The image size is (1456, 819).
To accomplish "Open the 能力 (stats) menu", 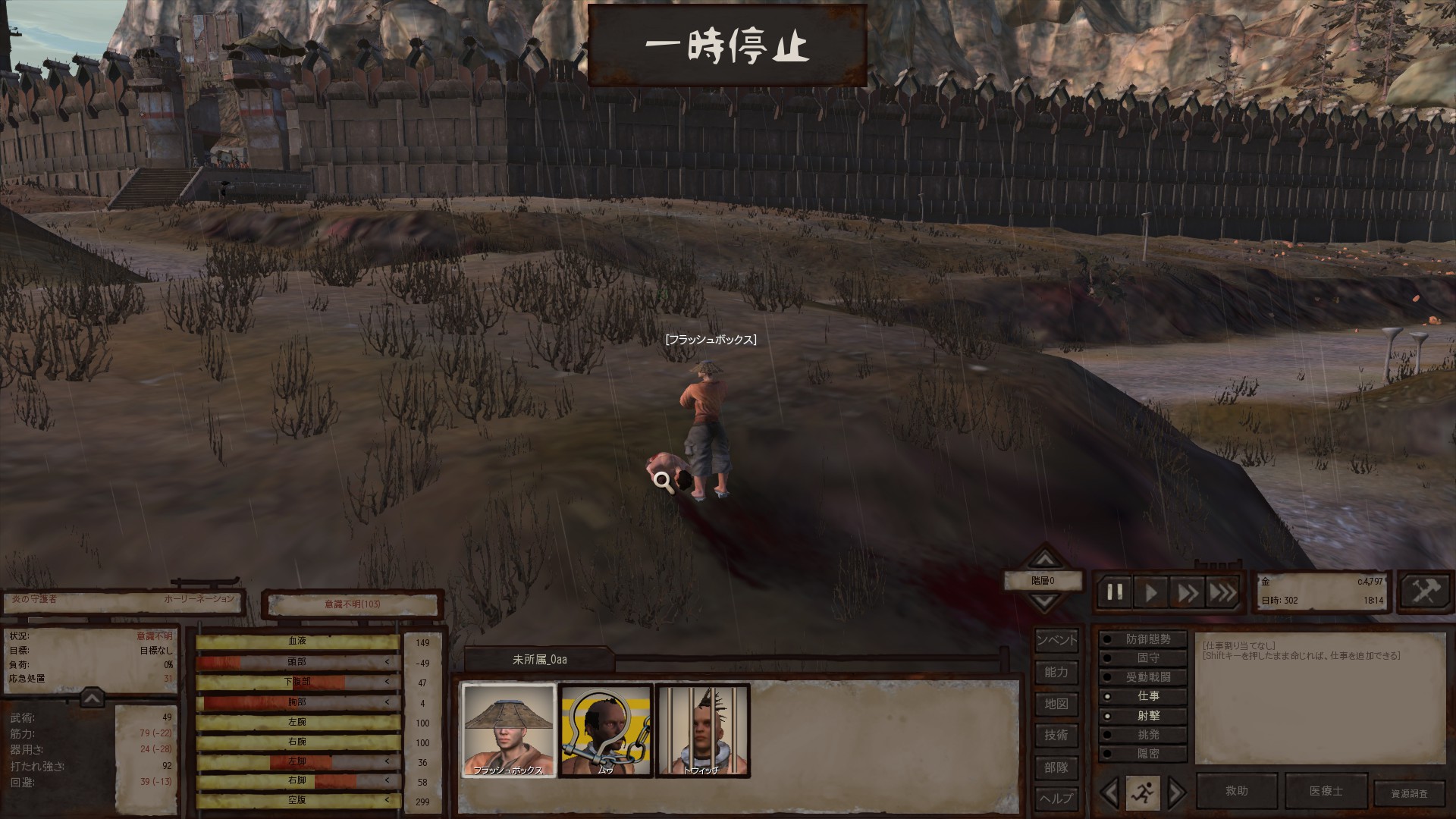I will click(1056, 672).
